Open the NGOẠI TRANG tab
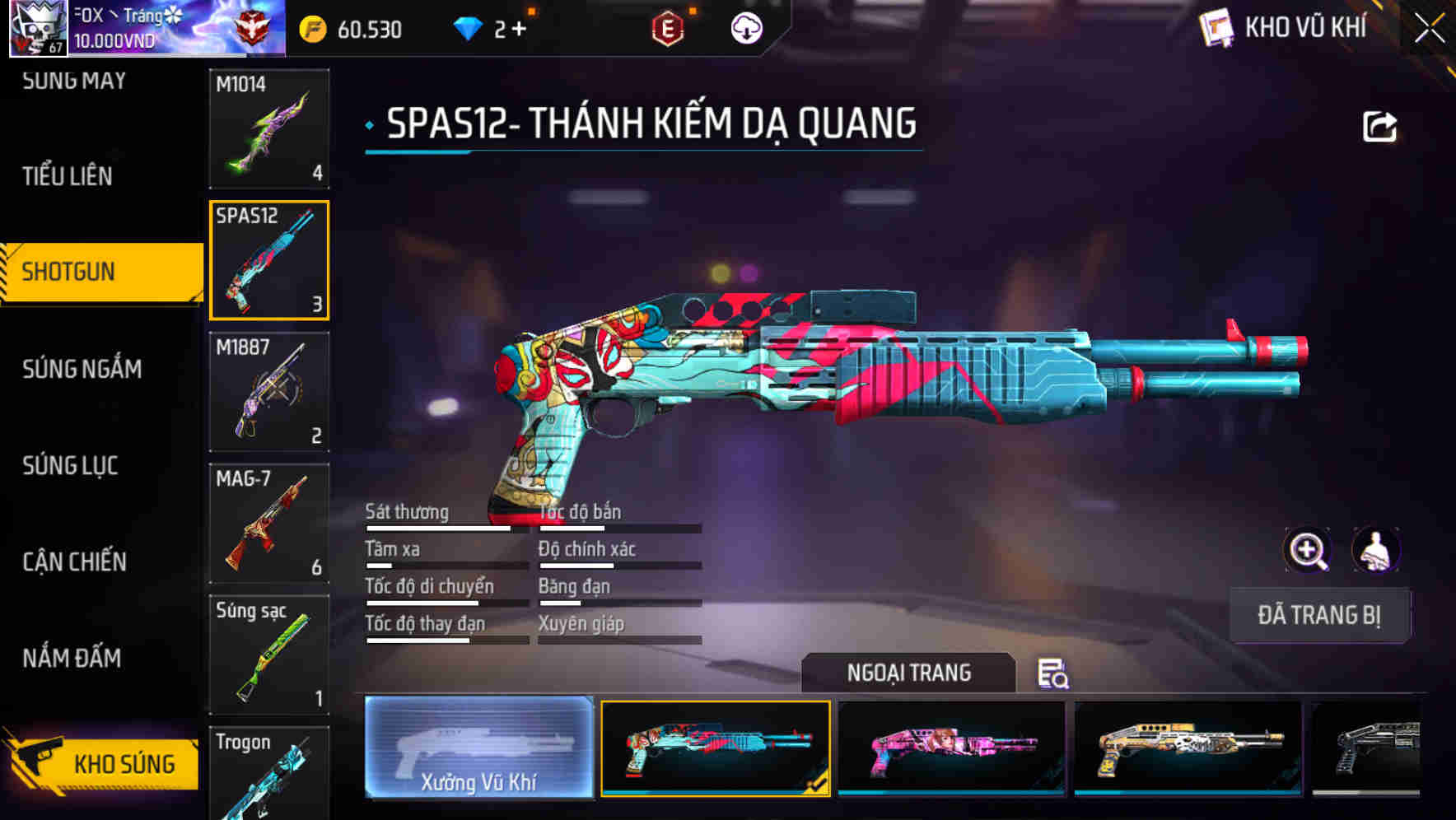Image resolution: width=1456 pixels, height=820 pixels. [909, 673]
